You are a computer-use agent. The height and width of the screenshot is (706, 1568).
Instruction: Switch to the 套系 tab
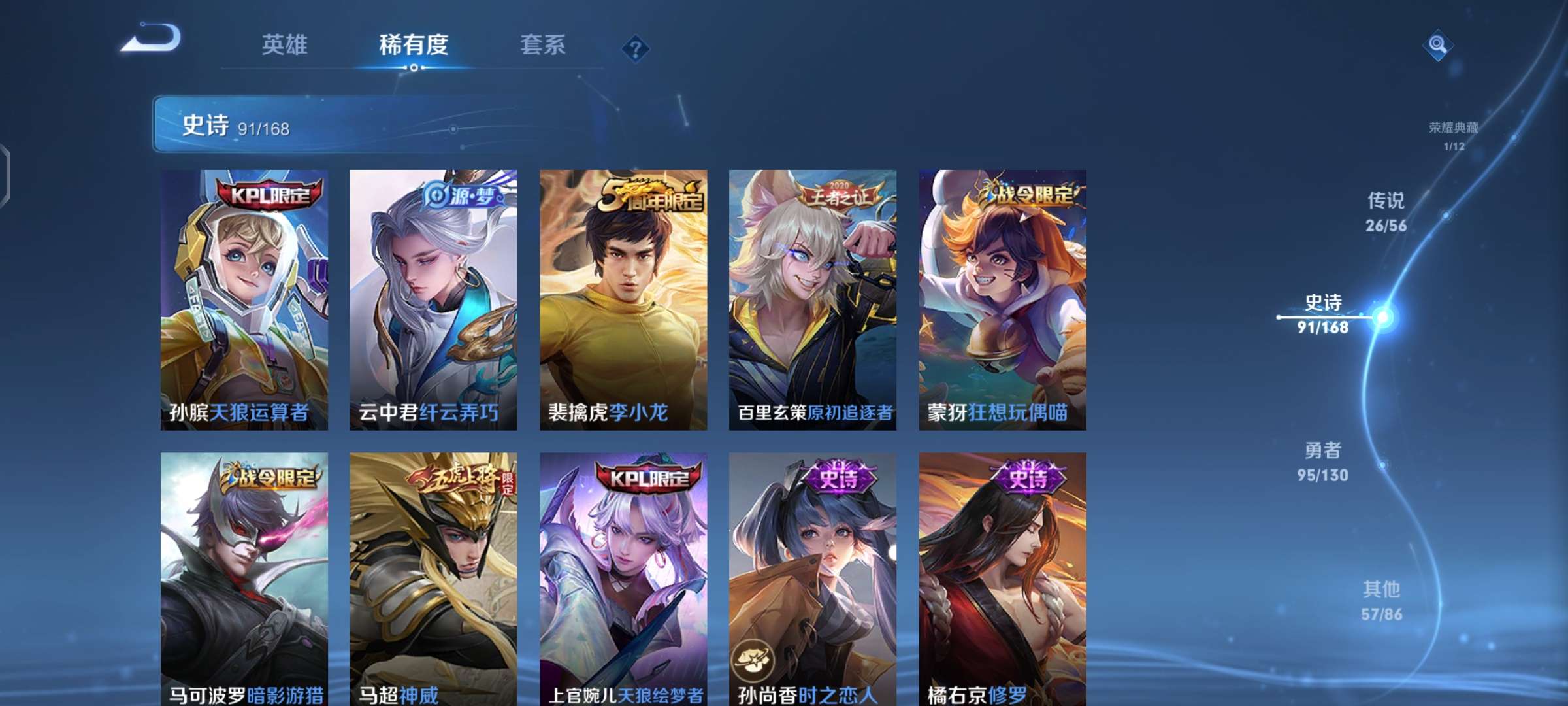[x=542, y=46]
